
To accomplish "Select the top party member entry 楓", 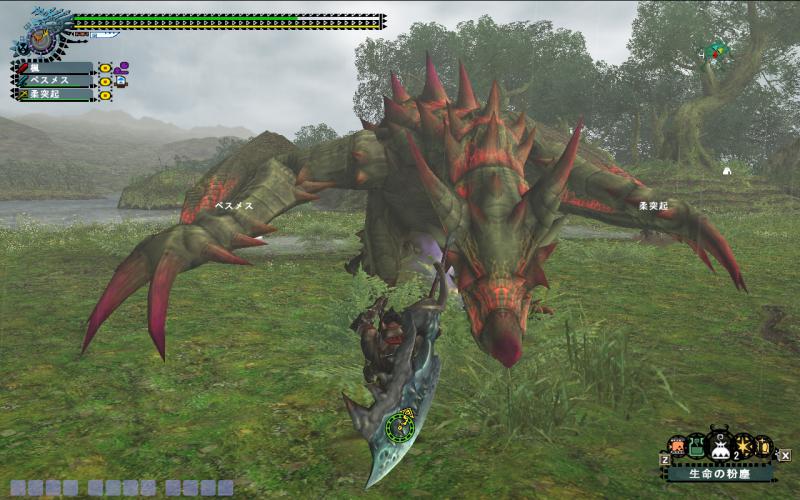I will 55,68.
